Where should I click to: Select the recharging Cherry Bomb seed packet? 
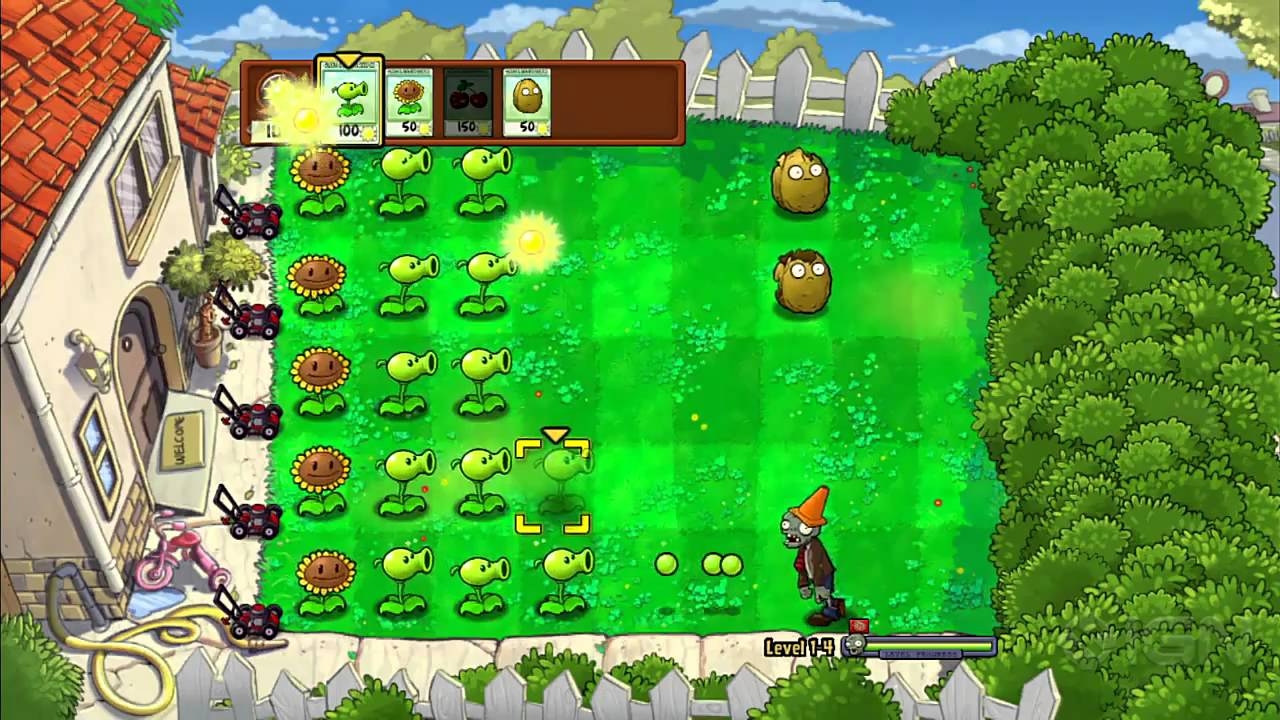click(x=466, y=98)
